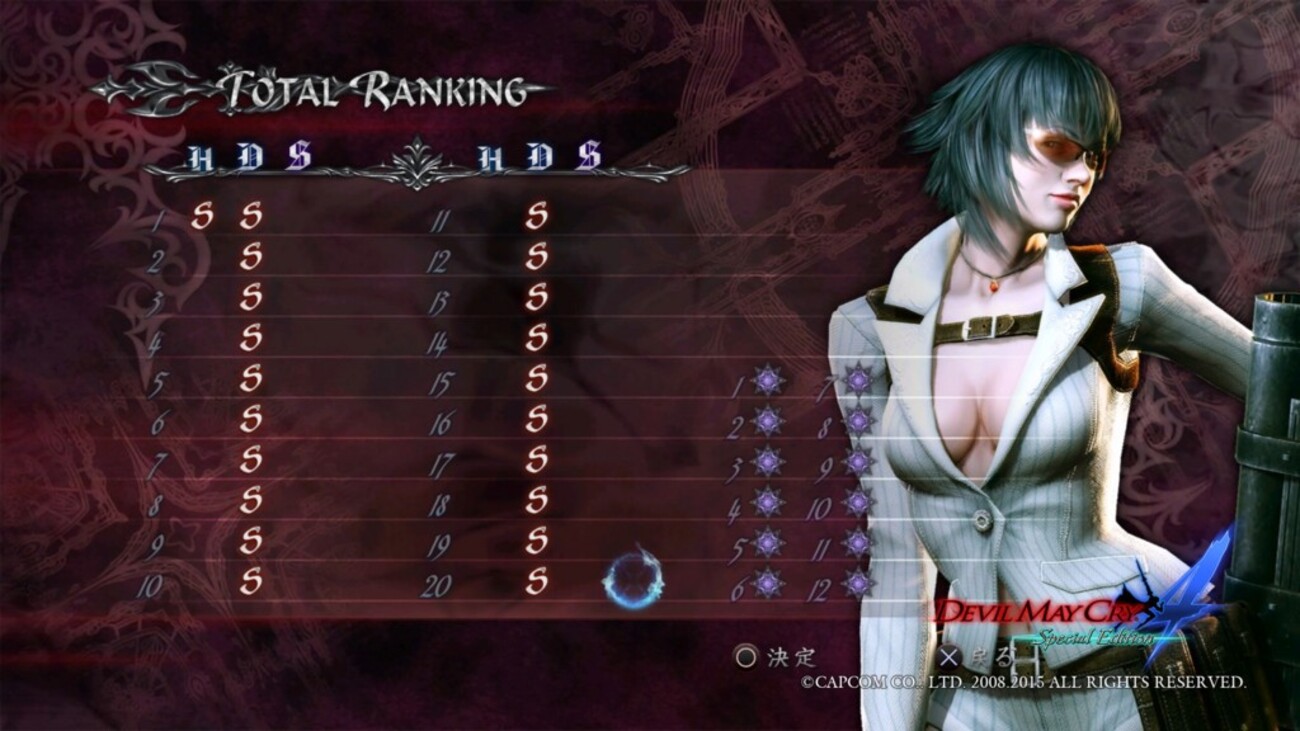Select secret mission 4 emblem
This screenshot has height=731, width=1300.
pyautogui.click(x=768, y=502)
